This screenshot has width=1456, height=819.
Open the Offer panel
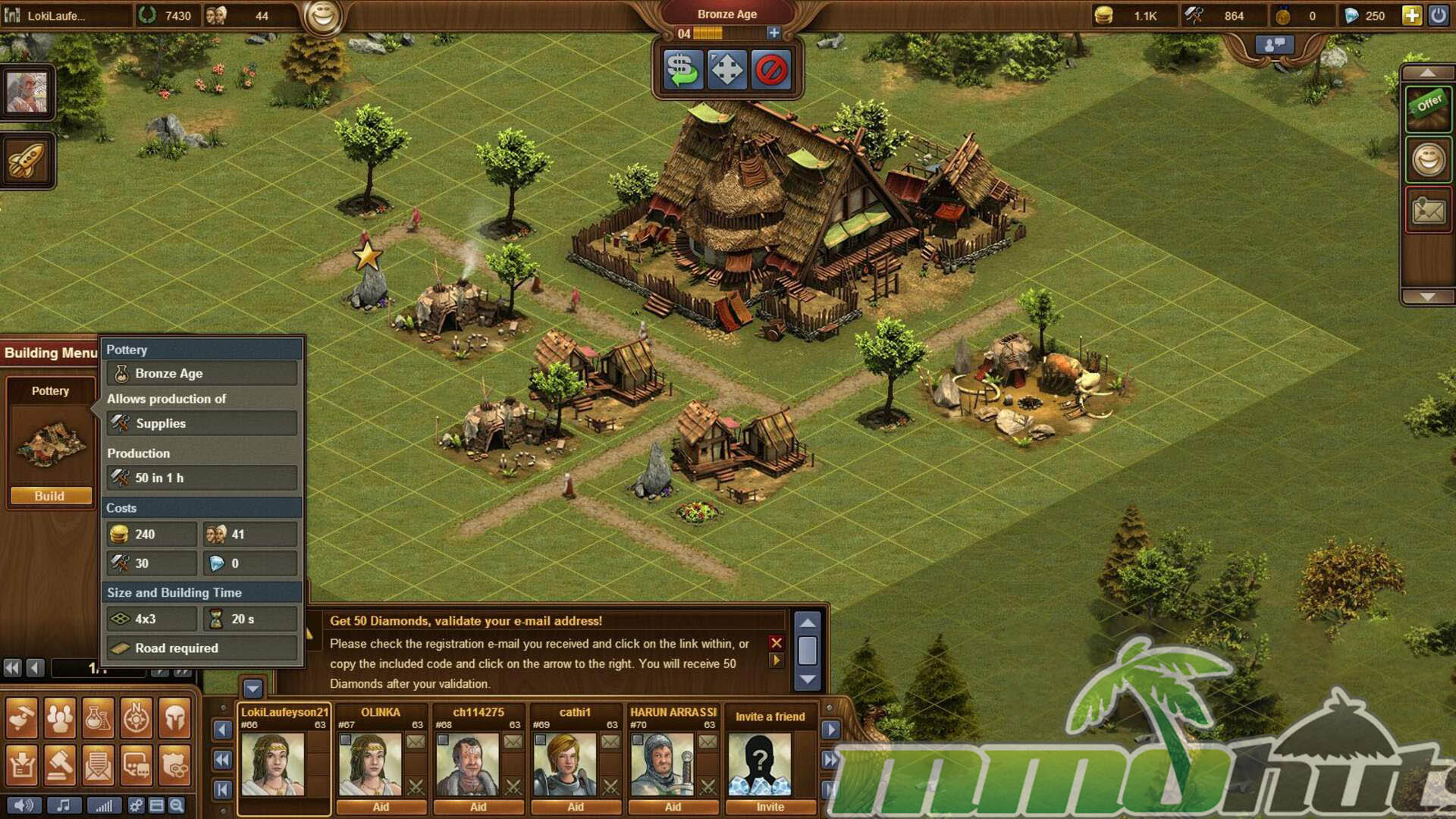point(1428,106)
